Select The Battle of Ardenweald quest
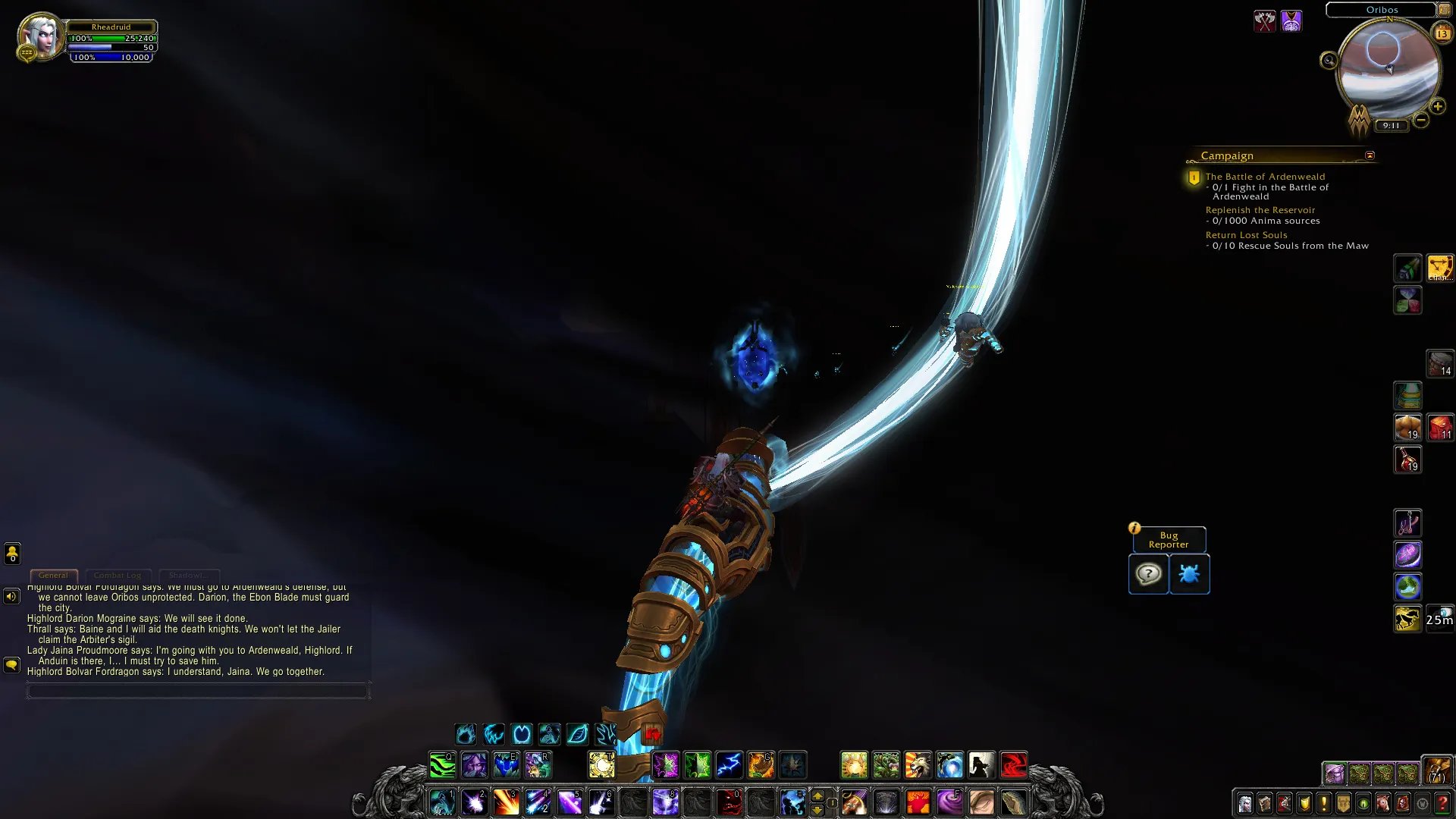1456x819 pixels. click(1265, 177)
